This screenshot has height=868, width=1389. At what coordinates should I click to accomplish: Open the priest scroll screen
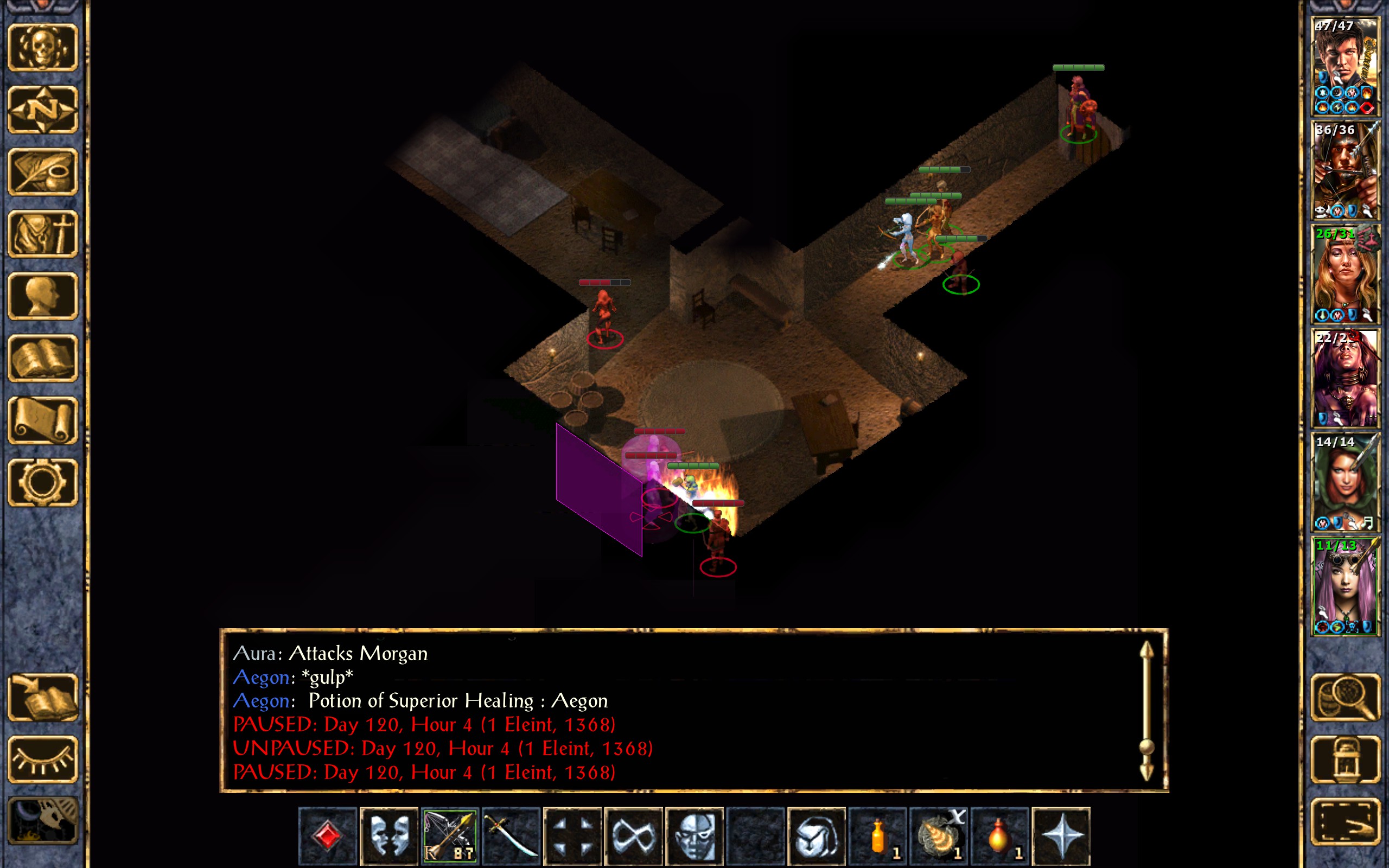coord(42,420)
